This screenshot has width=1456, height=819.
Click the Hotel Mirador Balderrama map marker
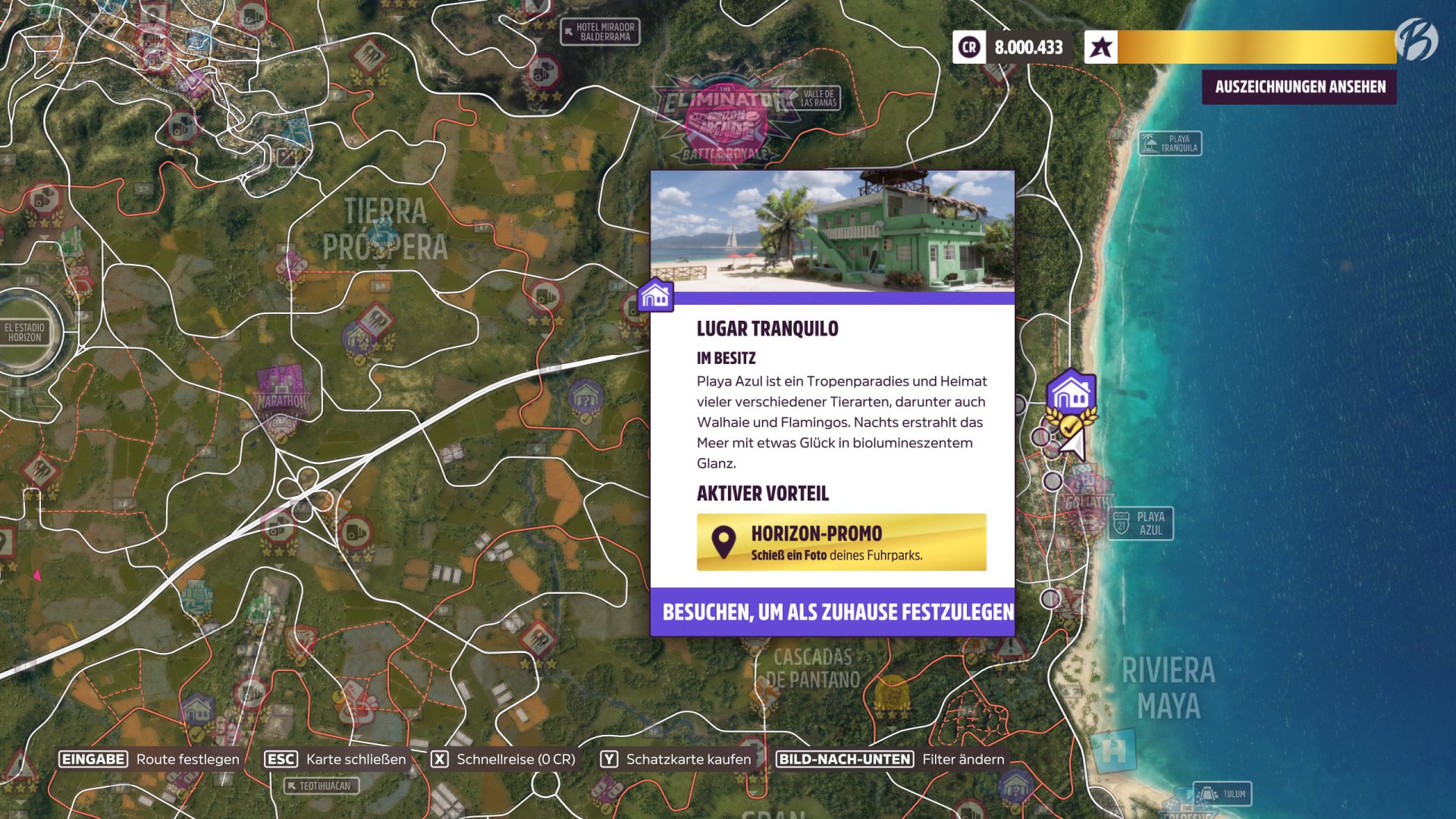coord(599,30)
